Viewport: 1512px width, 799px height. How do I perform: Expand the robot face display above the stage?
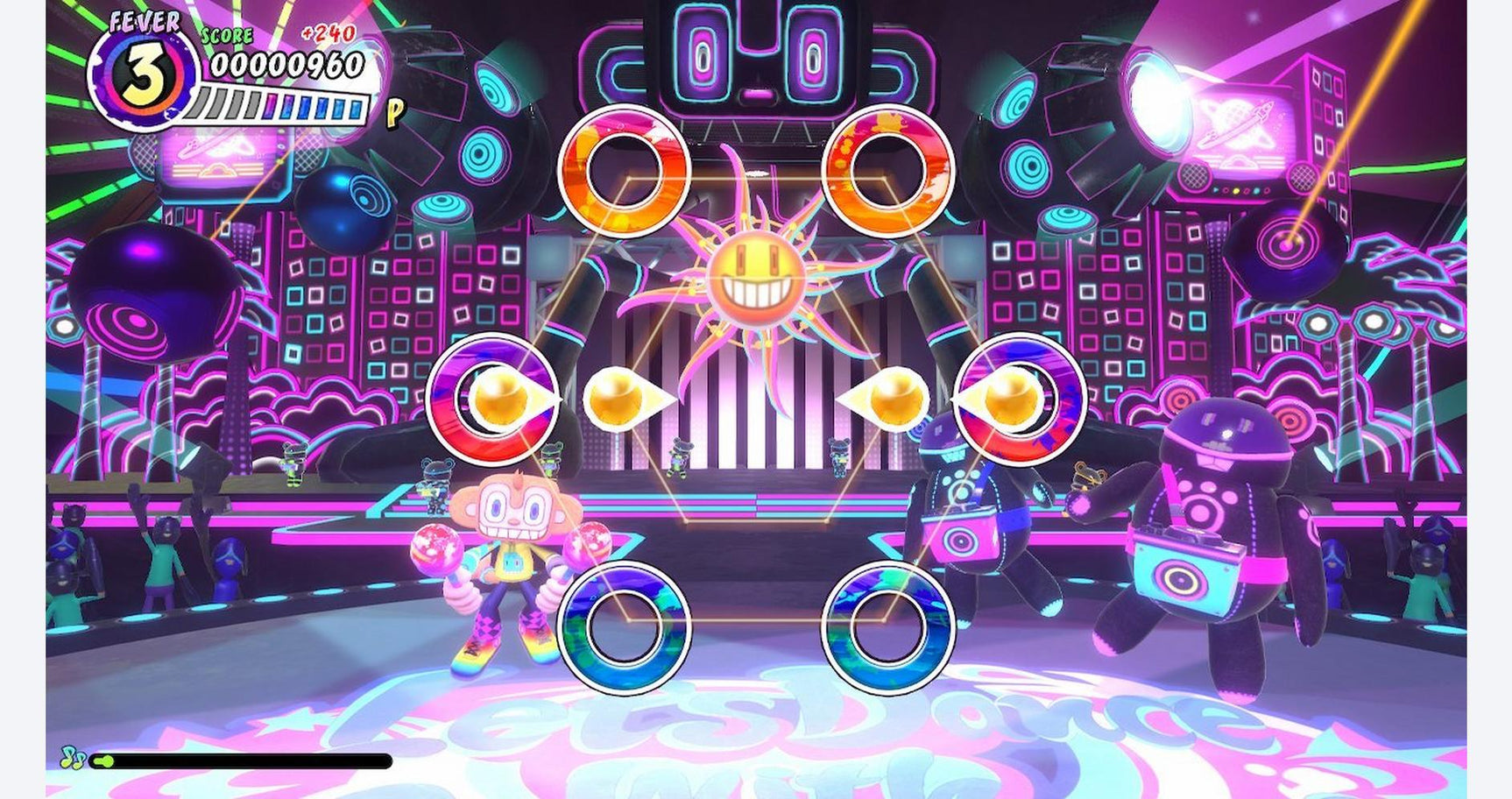(x=753, y=53)
